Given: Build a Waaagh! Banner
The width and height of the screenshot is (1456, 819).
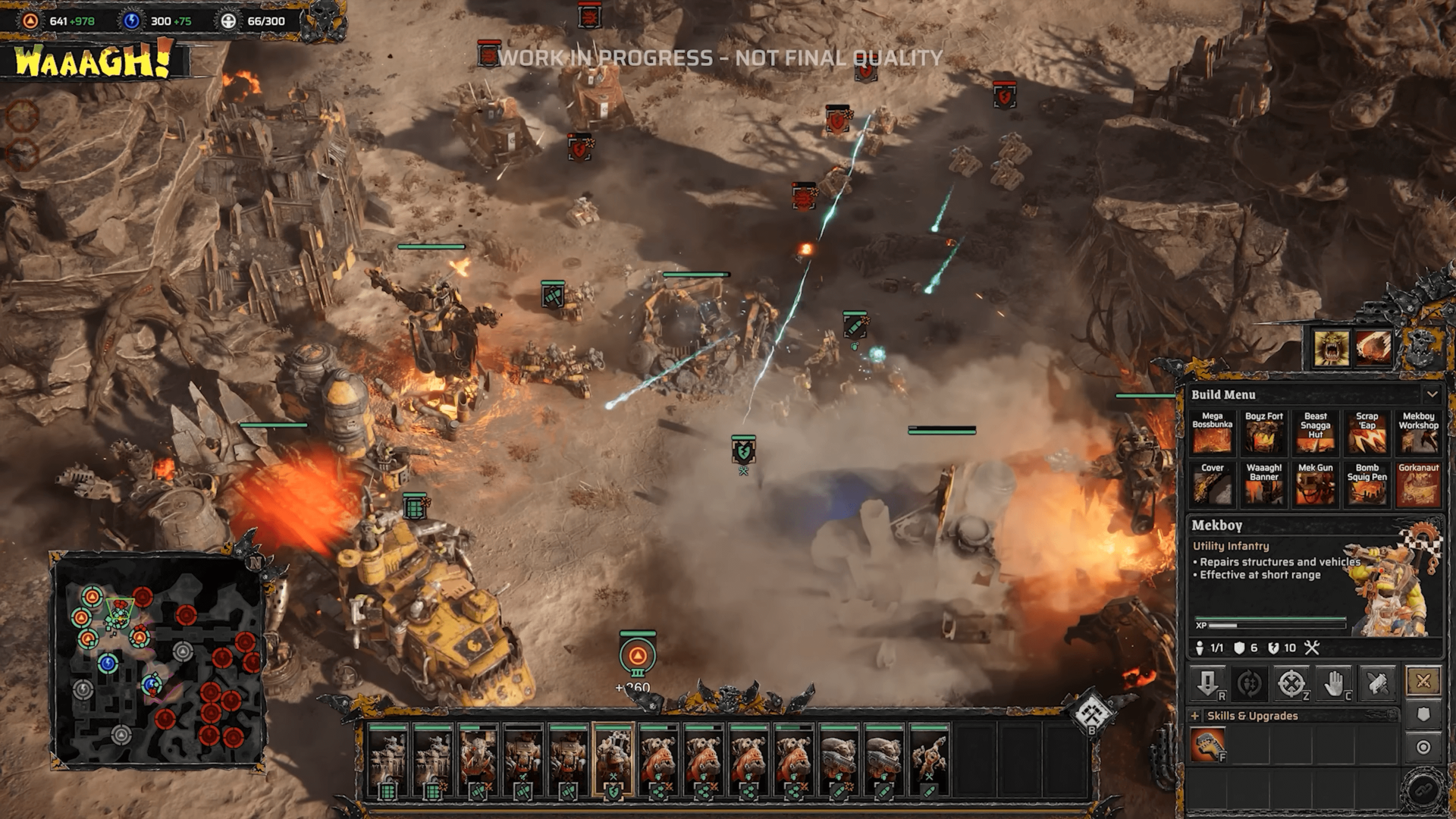Looking at the screenshot, I should tap(1263, 485).
